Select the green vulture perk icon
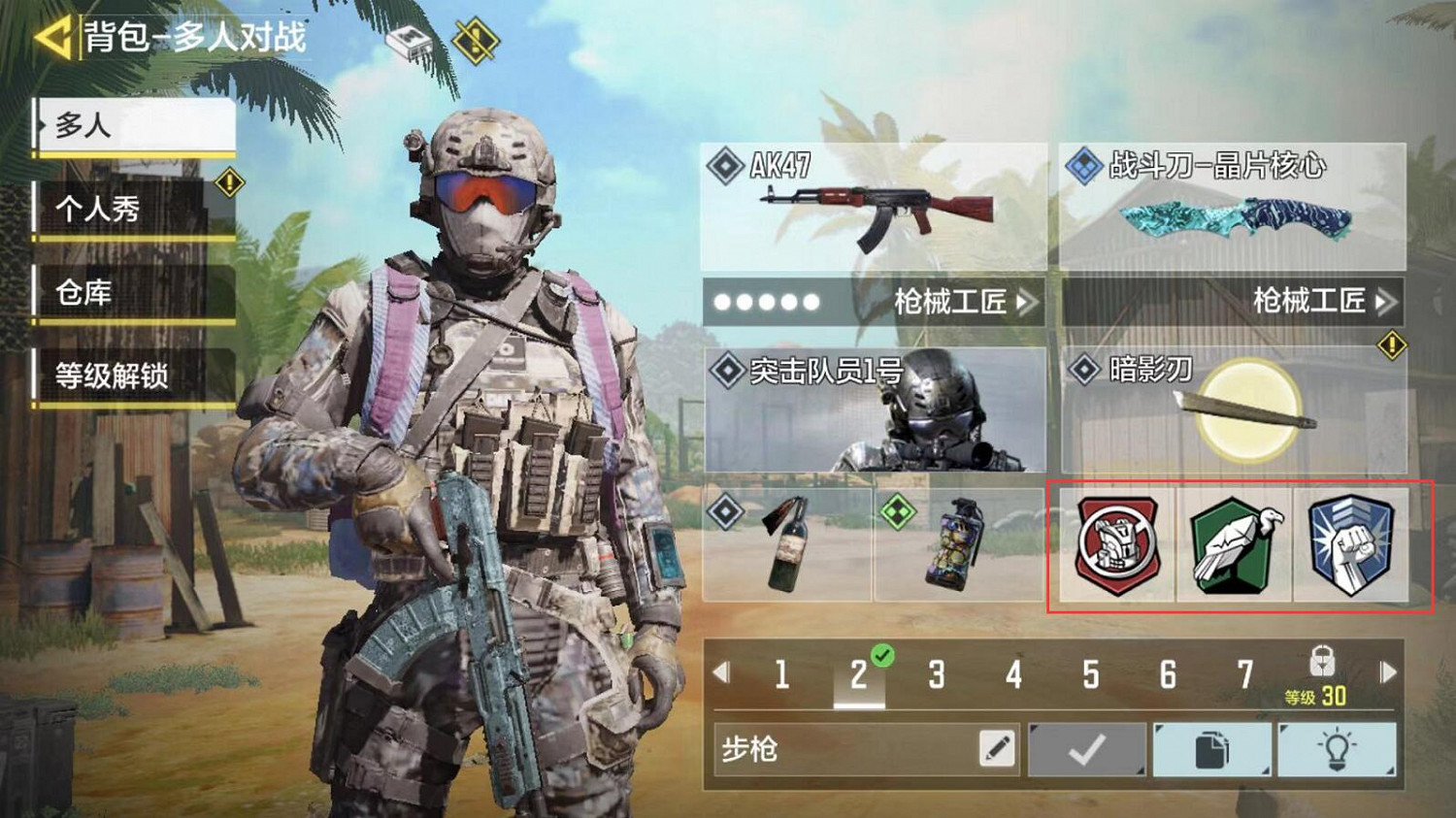 tap(1235, 546)
